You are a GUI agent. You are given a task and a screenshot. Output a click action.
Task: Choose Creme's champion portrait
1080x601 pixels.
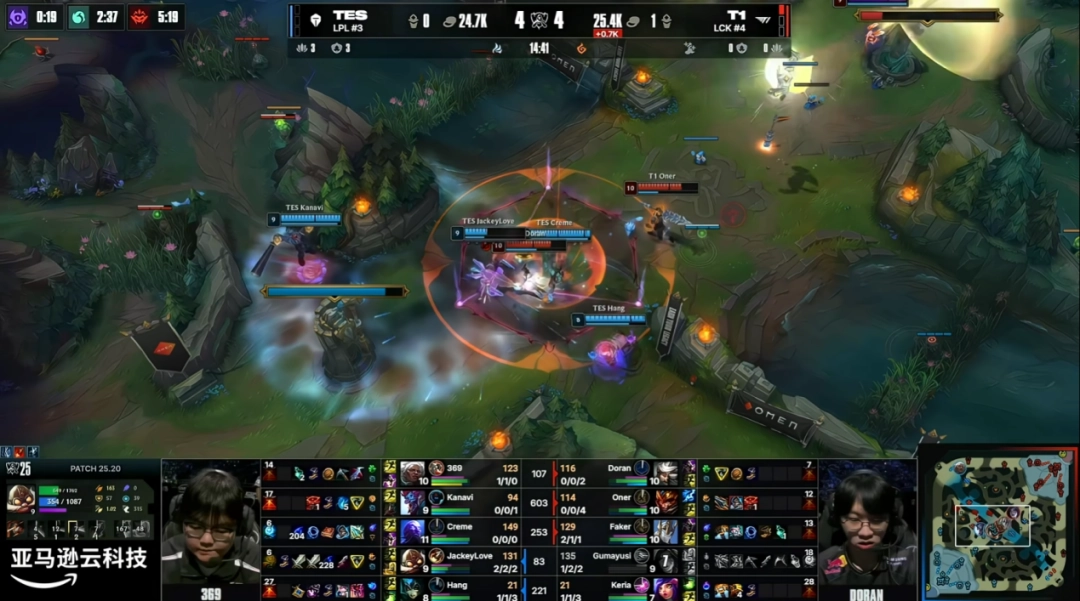[413, 530]
